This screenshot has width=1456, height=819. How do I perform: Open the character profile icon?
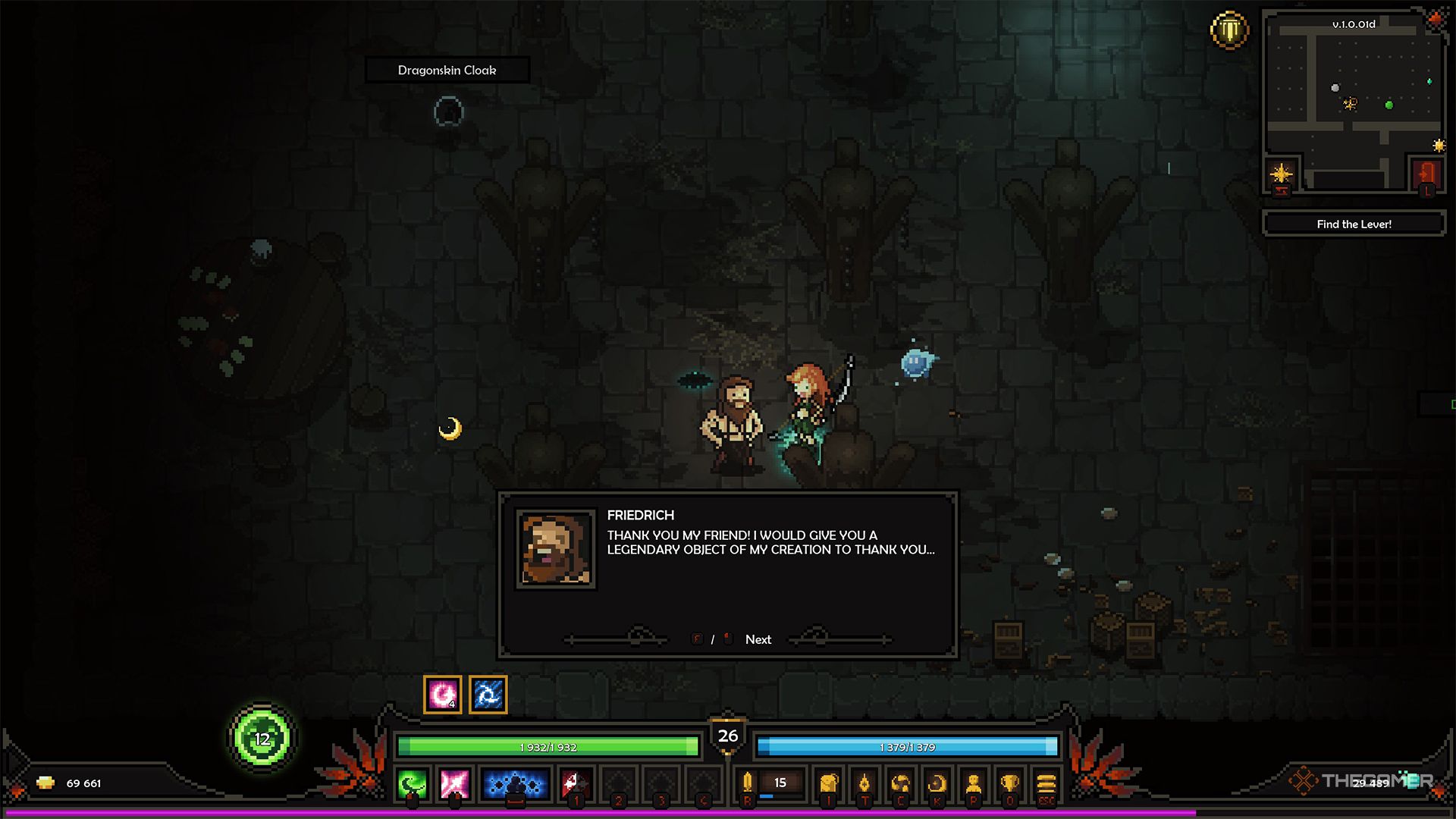(974, 783)
